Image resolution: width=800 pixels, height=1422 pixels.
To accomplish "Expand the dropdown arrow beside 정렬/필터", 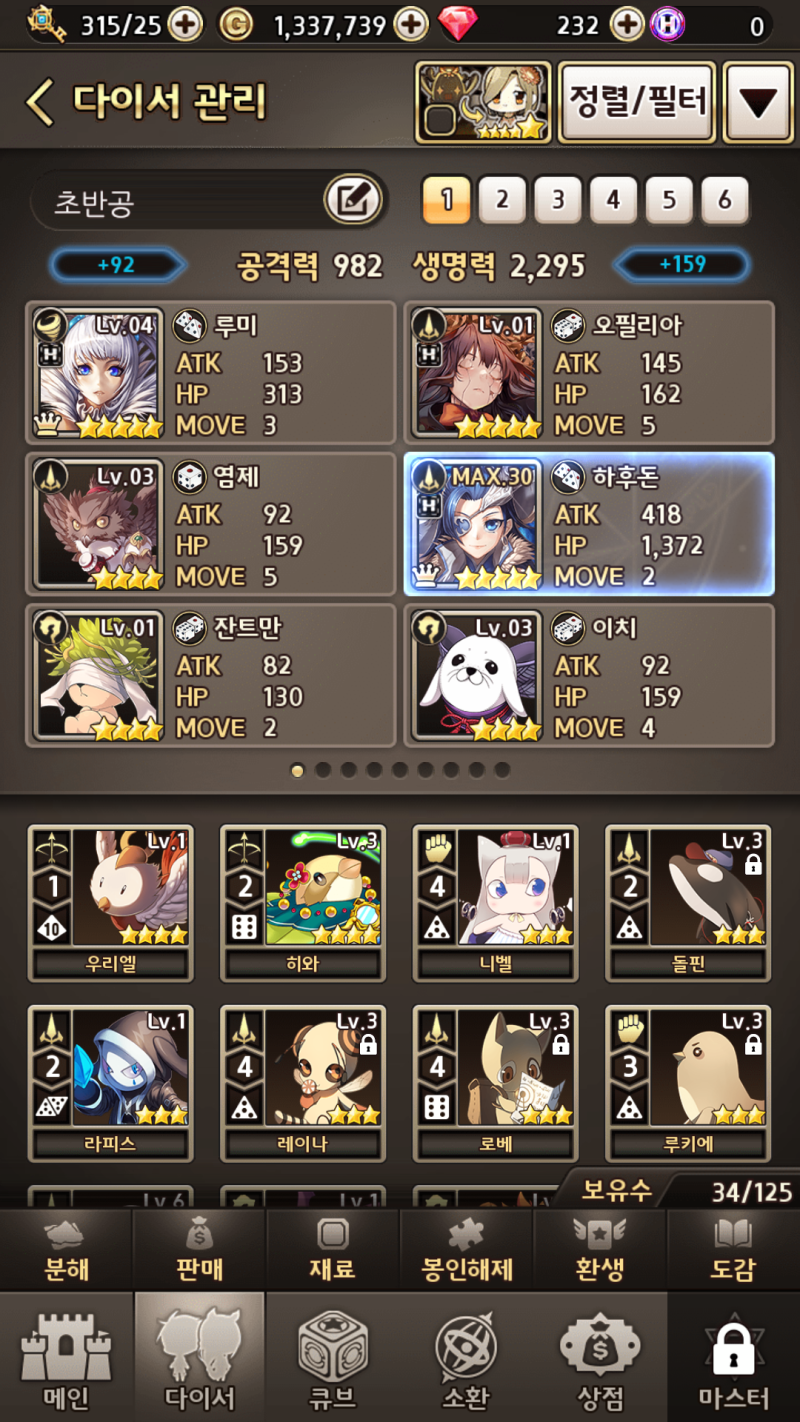I will (757, 101).
